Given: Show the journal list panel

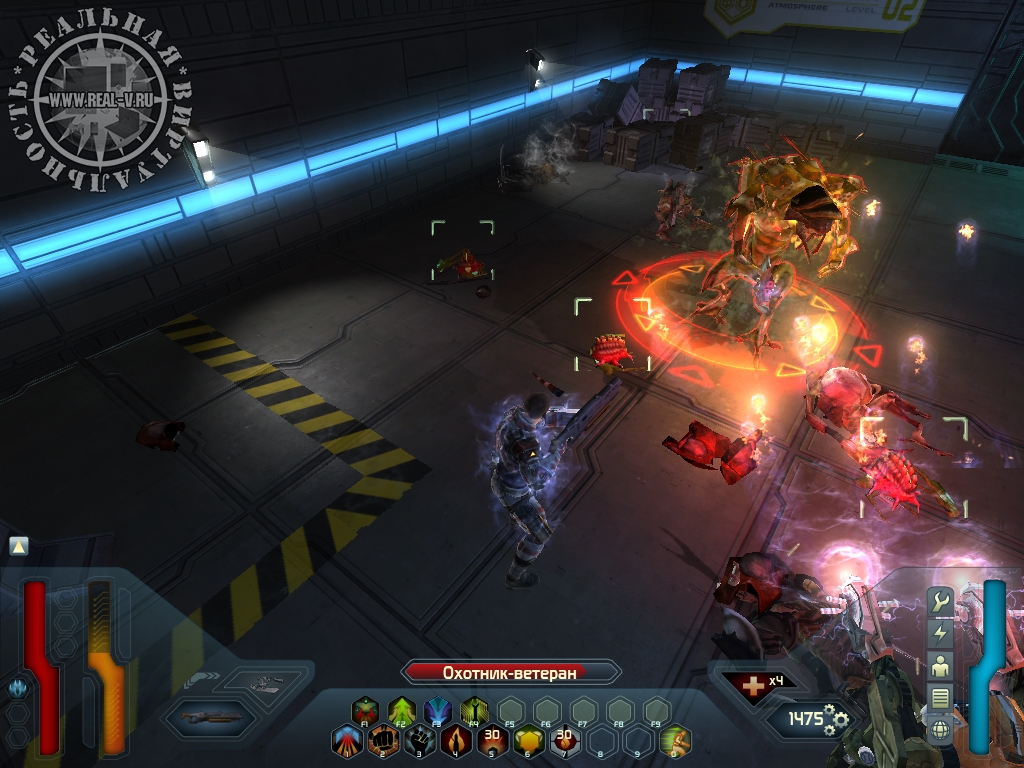Looking at the screenshot, I should click(x=940, y=697).
